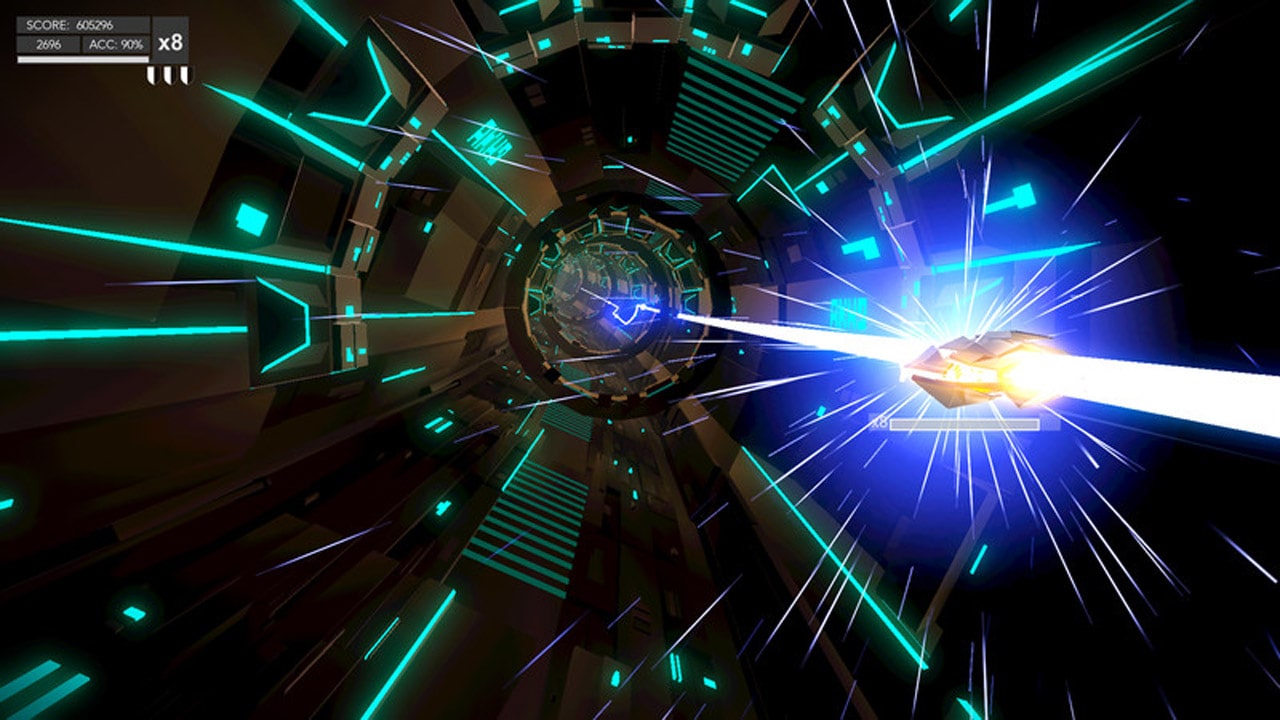Click the first white shield pip
This screenshot has width=1280, height=720.
click(153, 73)
